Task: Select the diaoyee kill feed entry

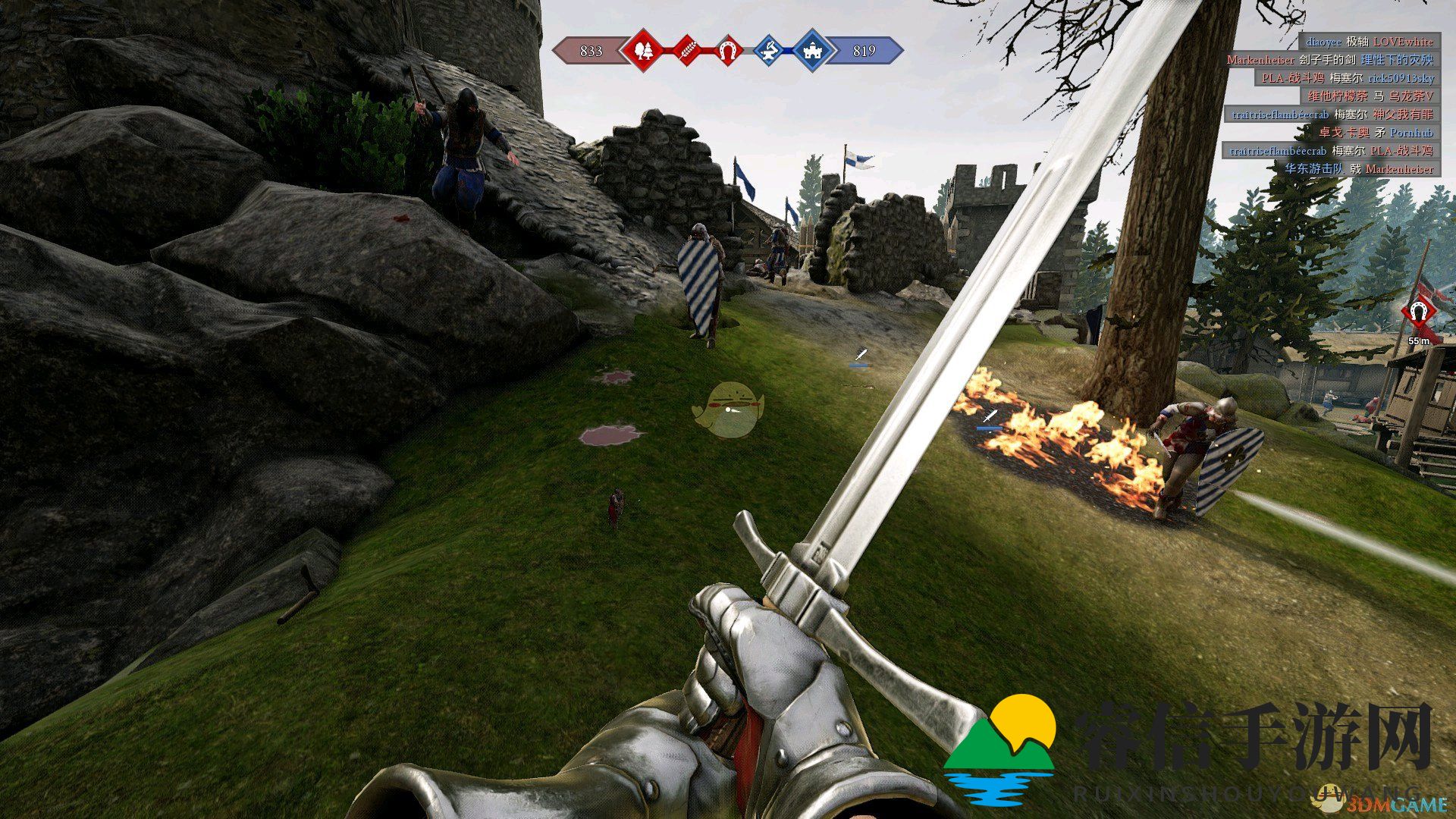Action: pos(1369,42)
